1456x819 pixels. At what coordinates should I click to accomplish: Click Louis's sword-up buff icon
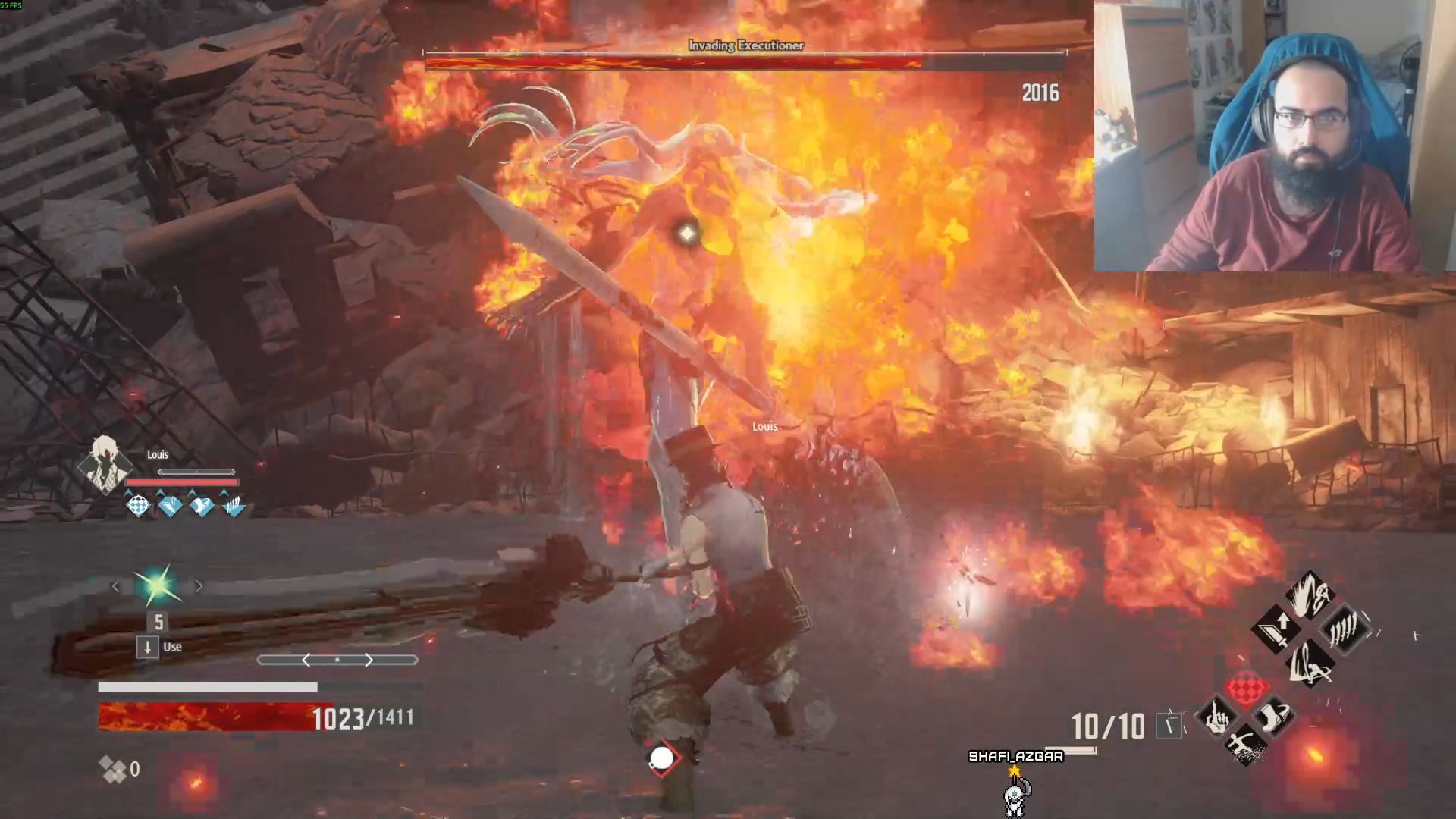[170, 506]
